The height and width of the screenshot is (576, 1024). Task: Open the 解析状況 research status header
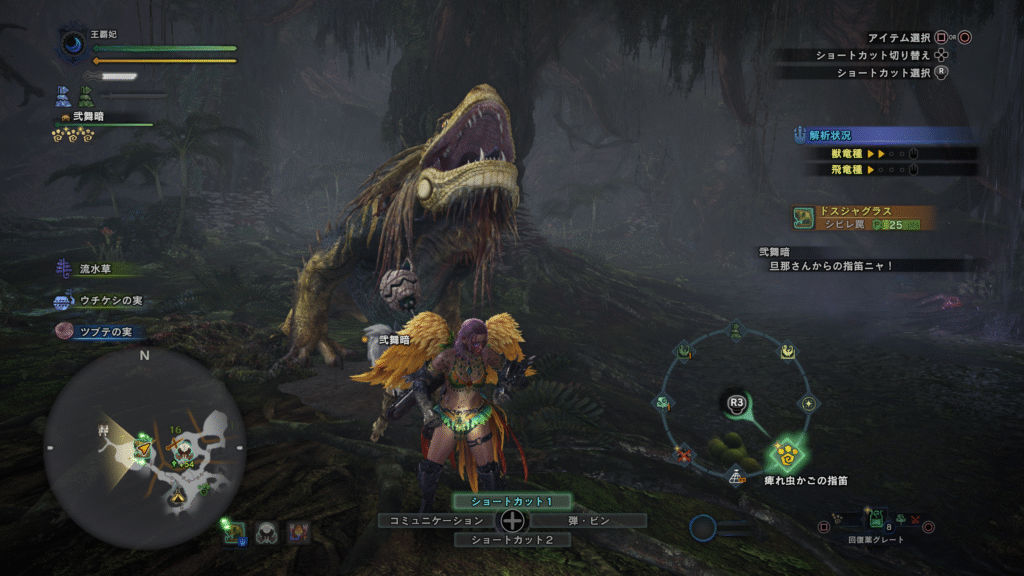pos(880,135)
